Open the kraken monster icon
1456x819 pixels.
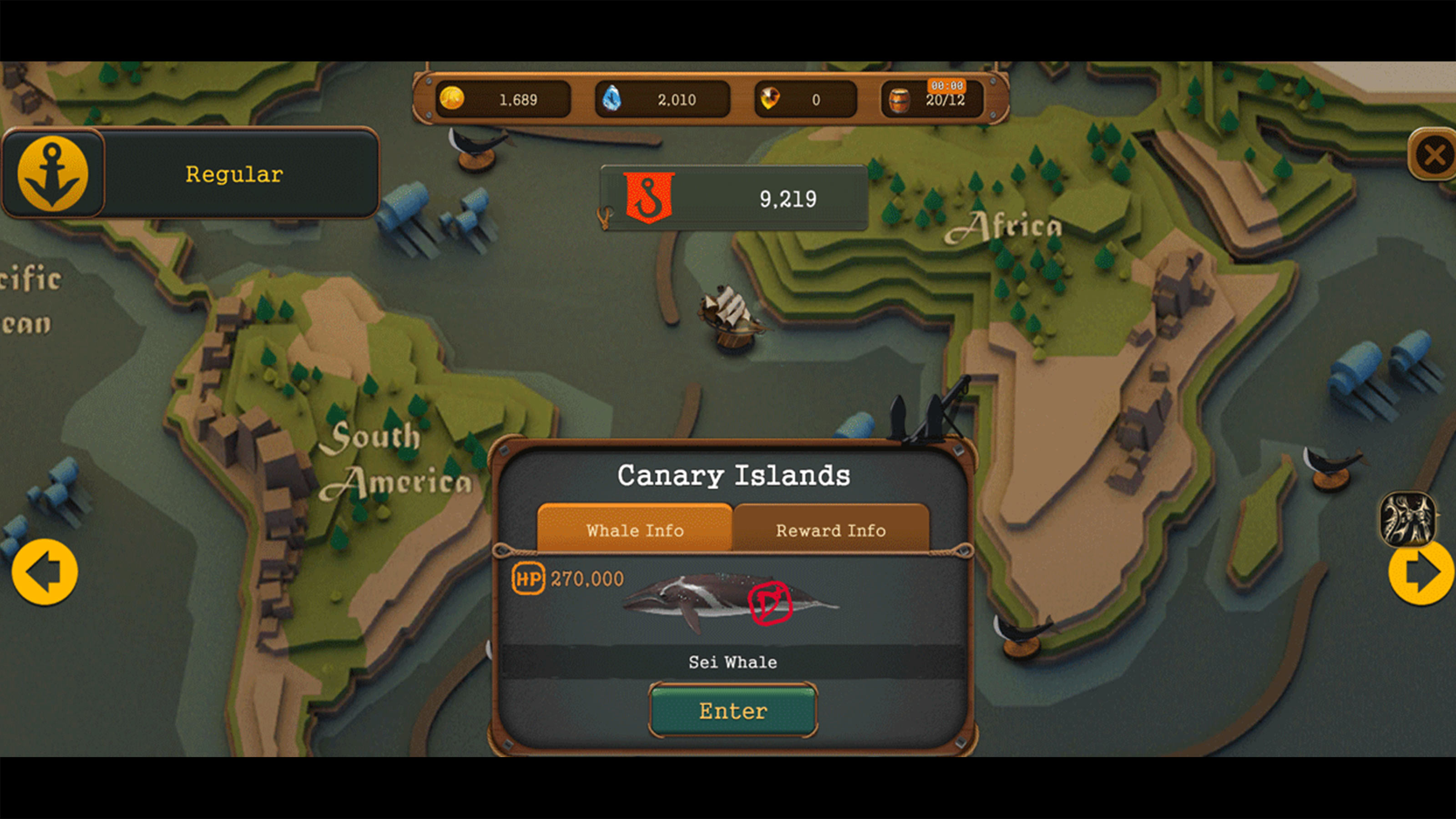(1407, 518)
